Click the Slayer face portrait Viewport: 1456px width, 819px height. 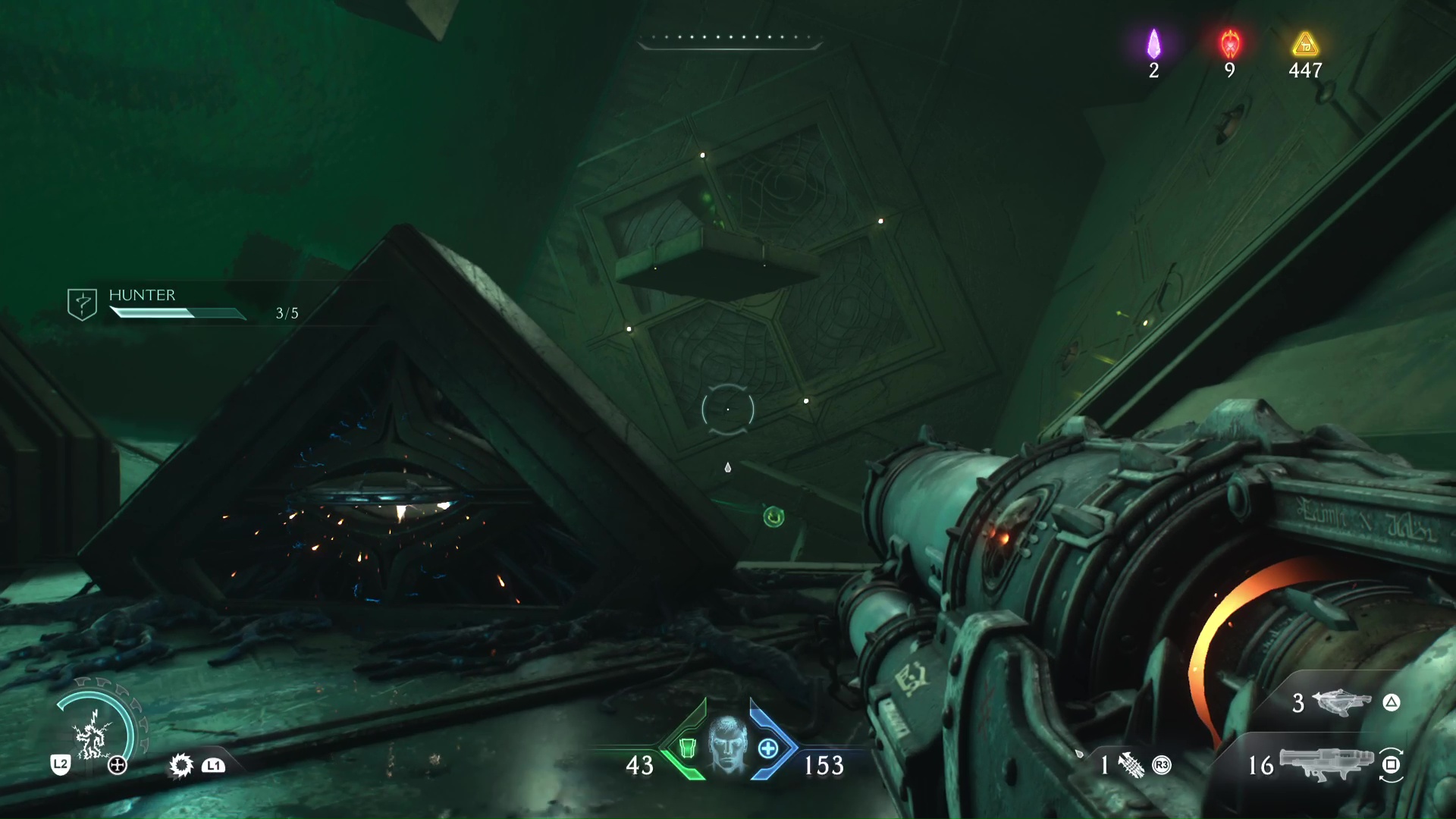727,745
